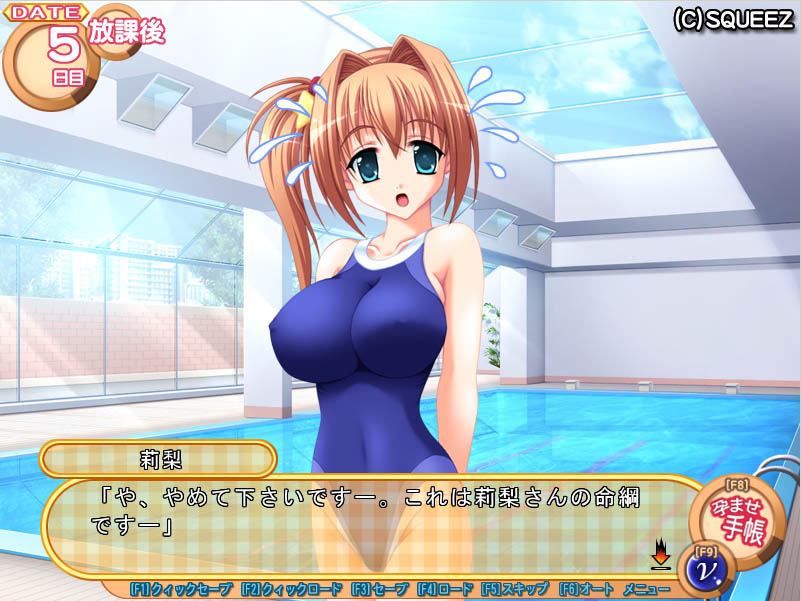The width and height of the screenshot is (801, 601).
Task: Open the ロード load screen
Action: (445, 590)
